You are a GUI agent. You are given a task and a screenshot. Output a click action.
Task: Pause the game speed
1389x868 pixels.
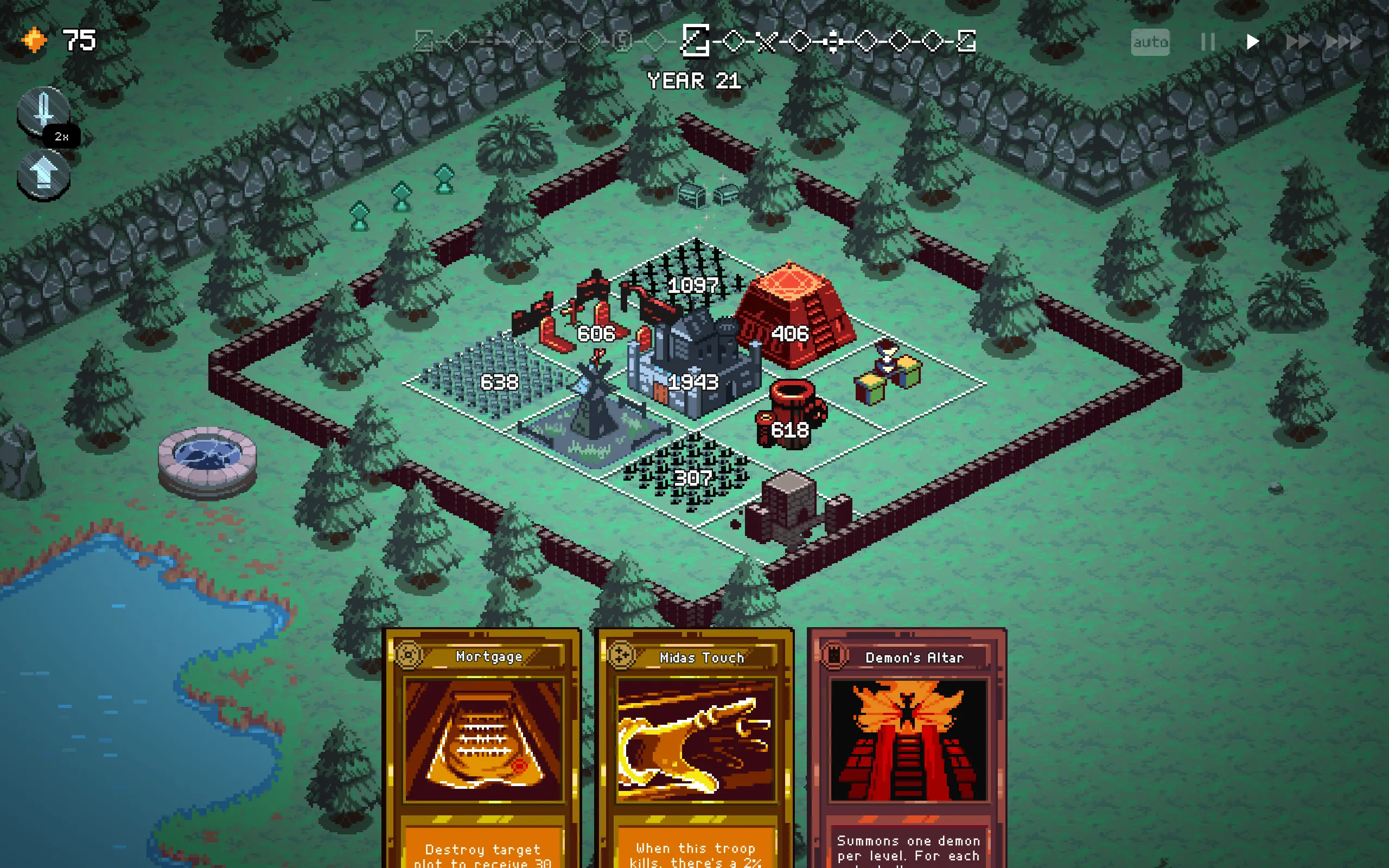1208,42
